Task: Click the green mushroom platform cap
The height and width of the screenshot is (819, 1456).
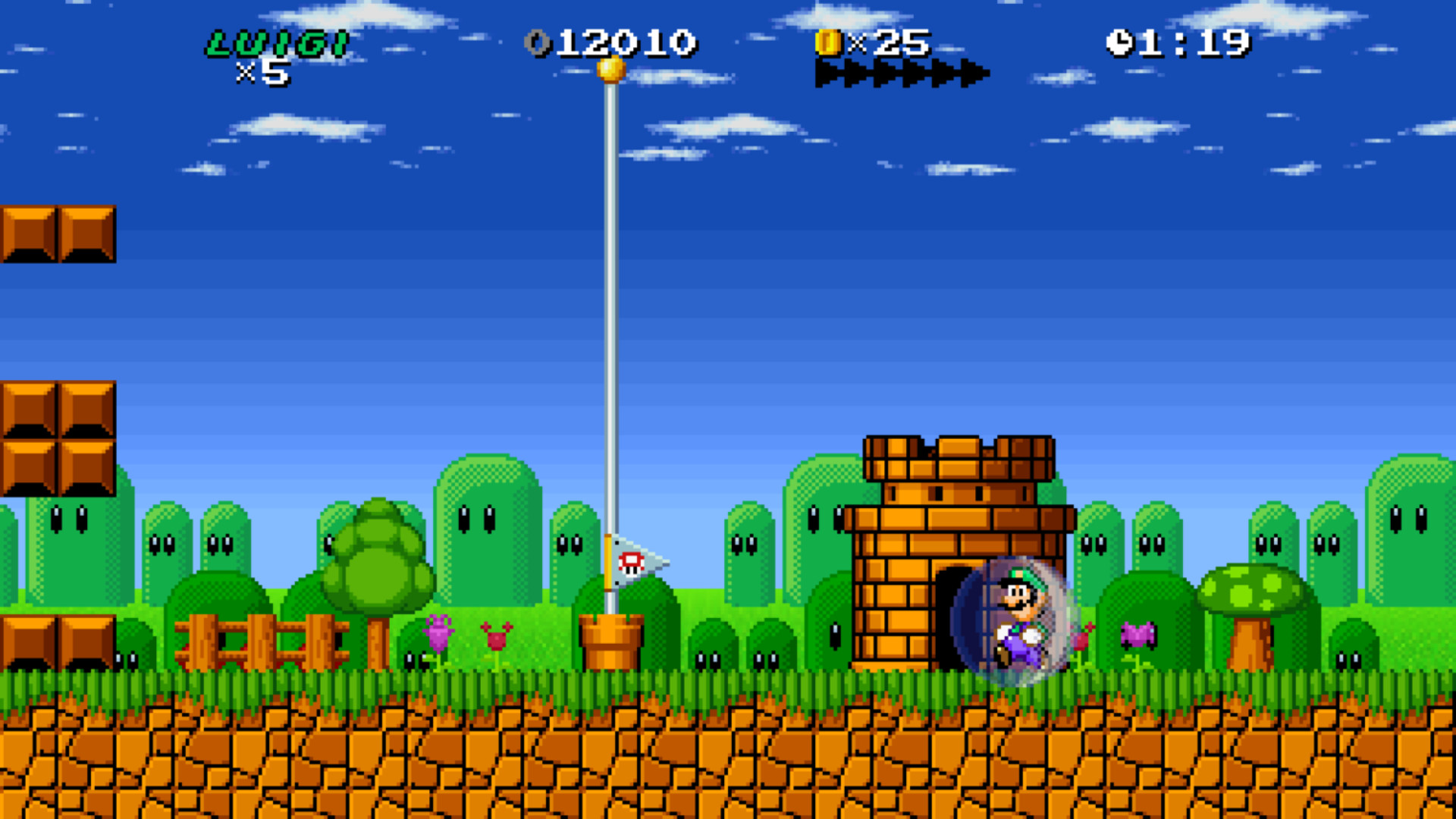Action: (x=1255, y=588)
